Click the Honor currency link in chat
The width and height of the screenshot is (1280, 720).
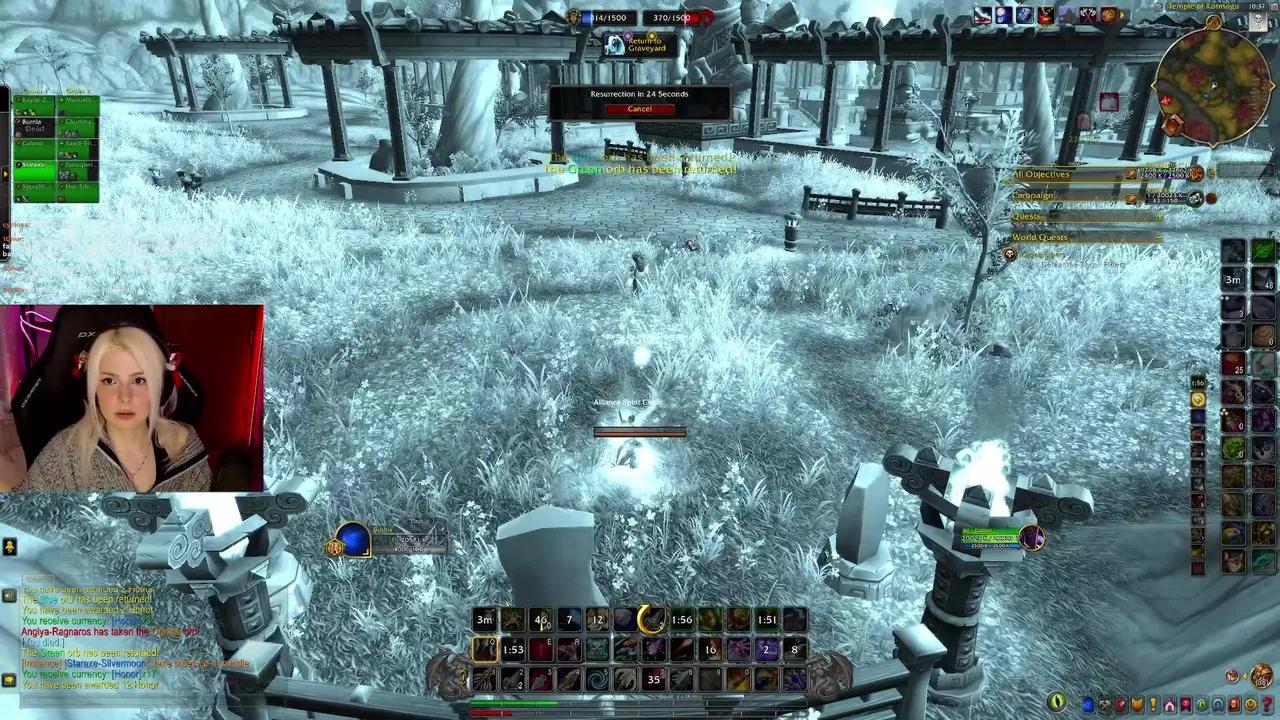128,674
